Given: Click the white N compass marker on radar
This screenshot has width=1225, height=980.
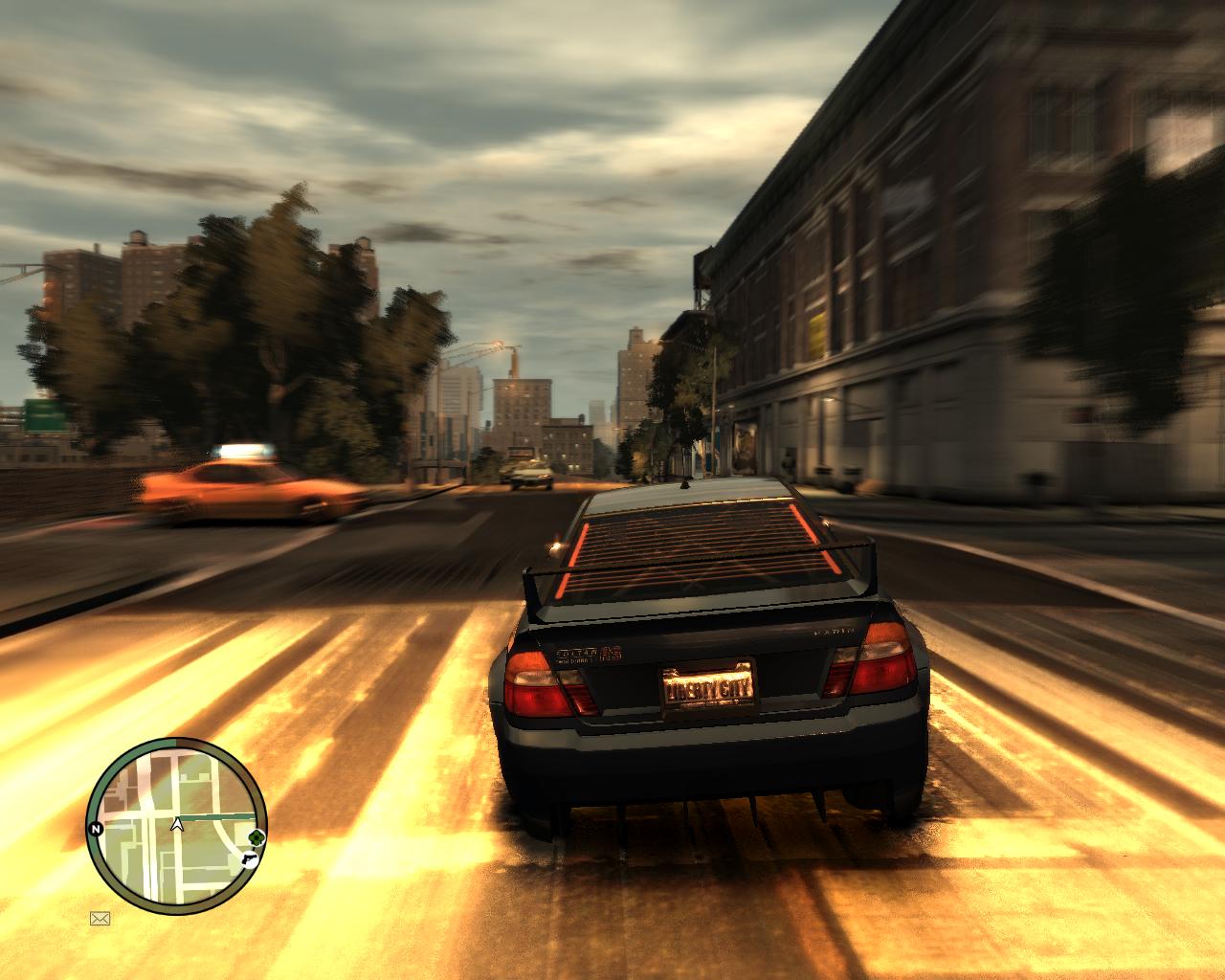Looking at the screenshot, I should click(96, 829).
